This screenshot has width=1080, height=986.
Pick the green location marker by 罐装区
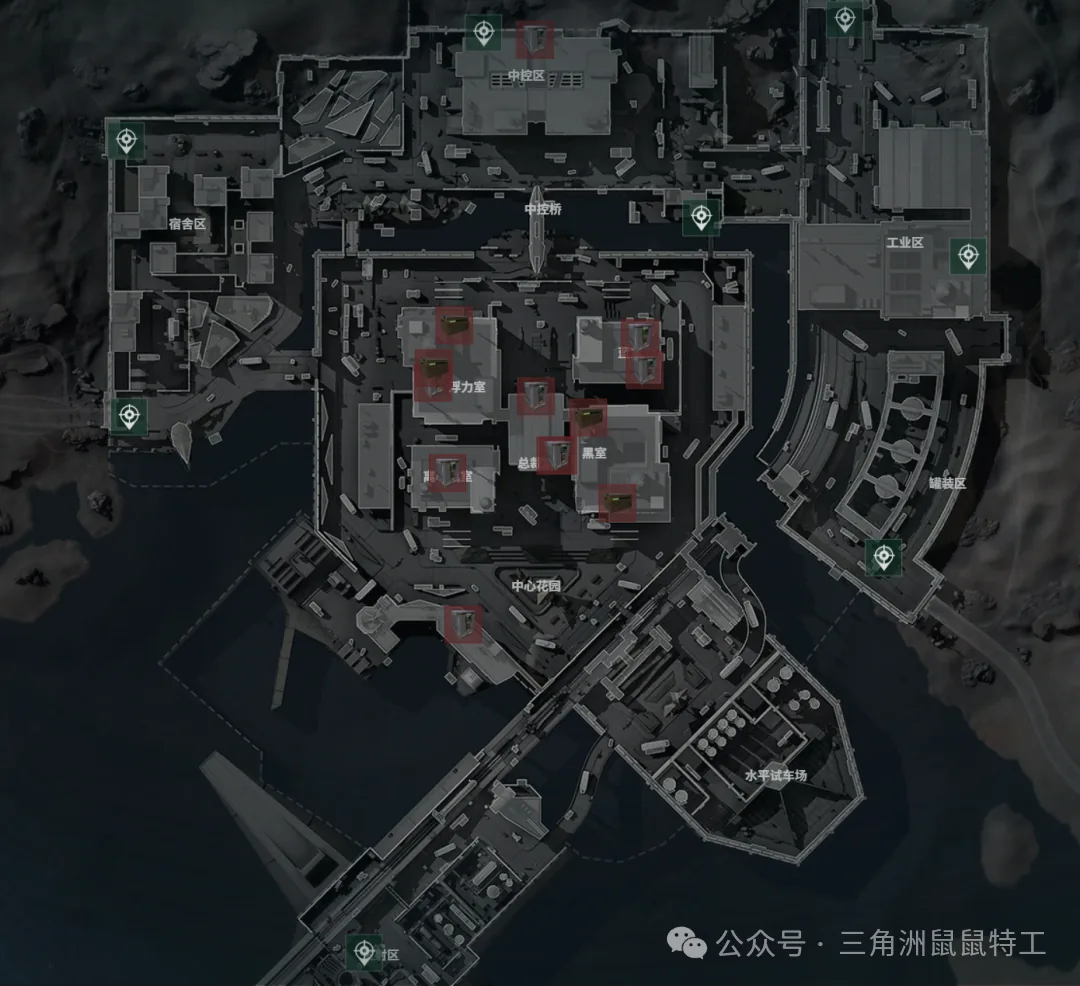884,556
